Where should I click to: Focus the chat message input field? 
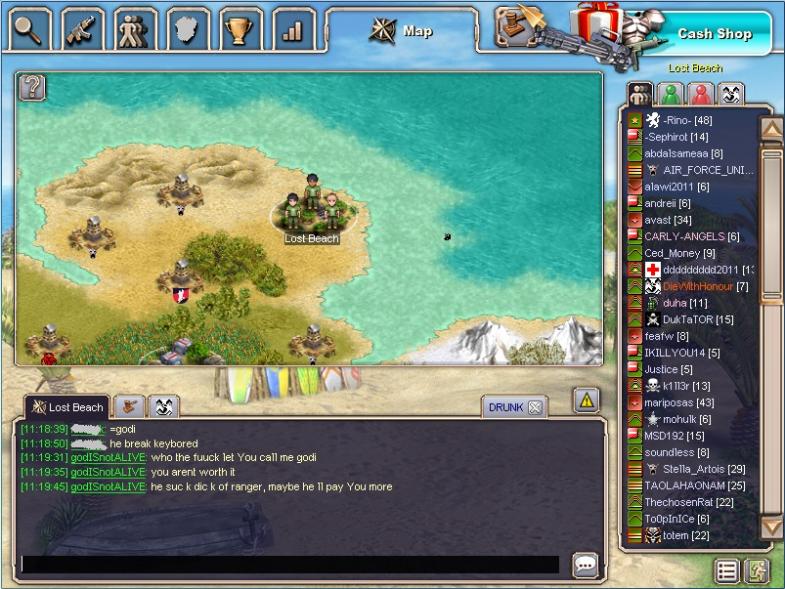[x=290, y=564]
